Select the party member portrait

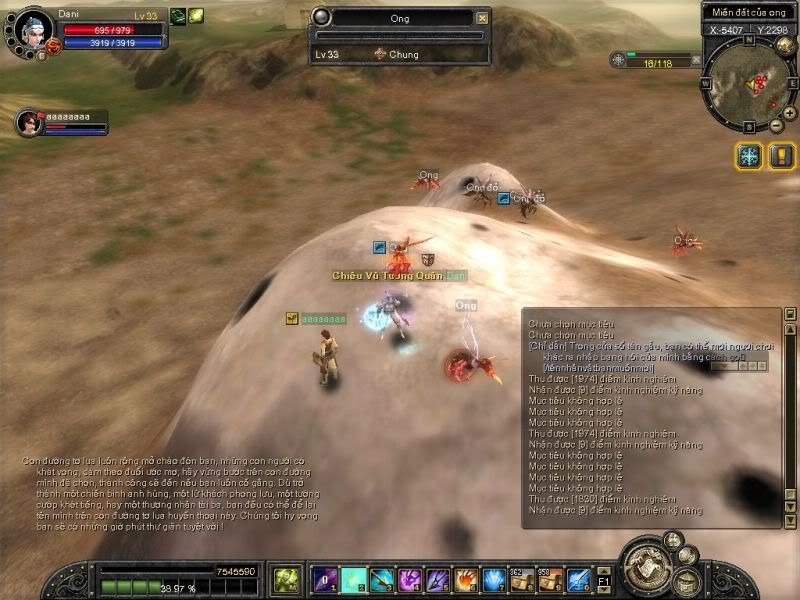[x=28, y=122]
